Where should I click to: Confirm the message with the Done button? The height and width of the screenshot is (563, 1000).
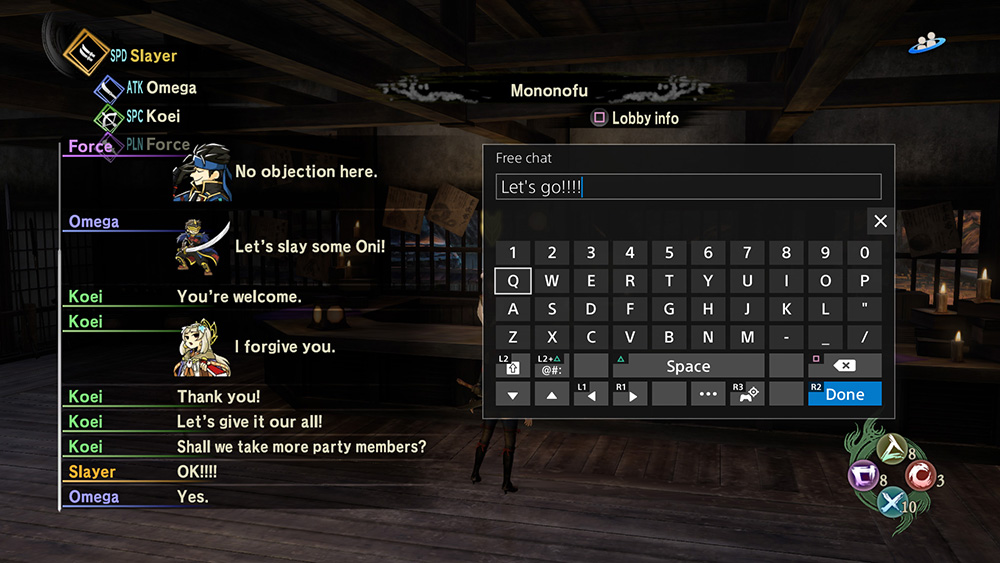[x=844, y=394]
